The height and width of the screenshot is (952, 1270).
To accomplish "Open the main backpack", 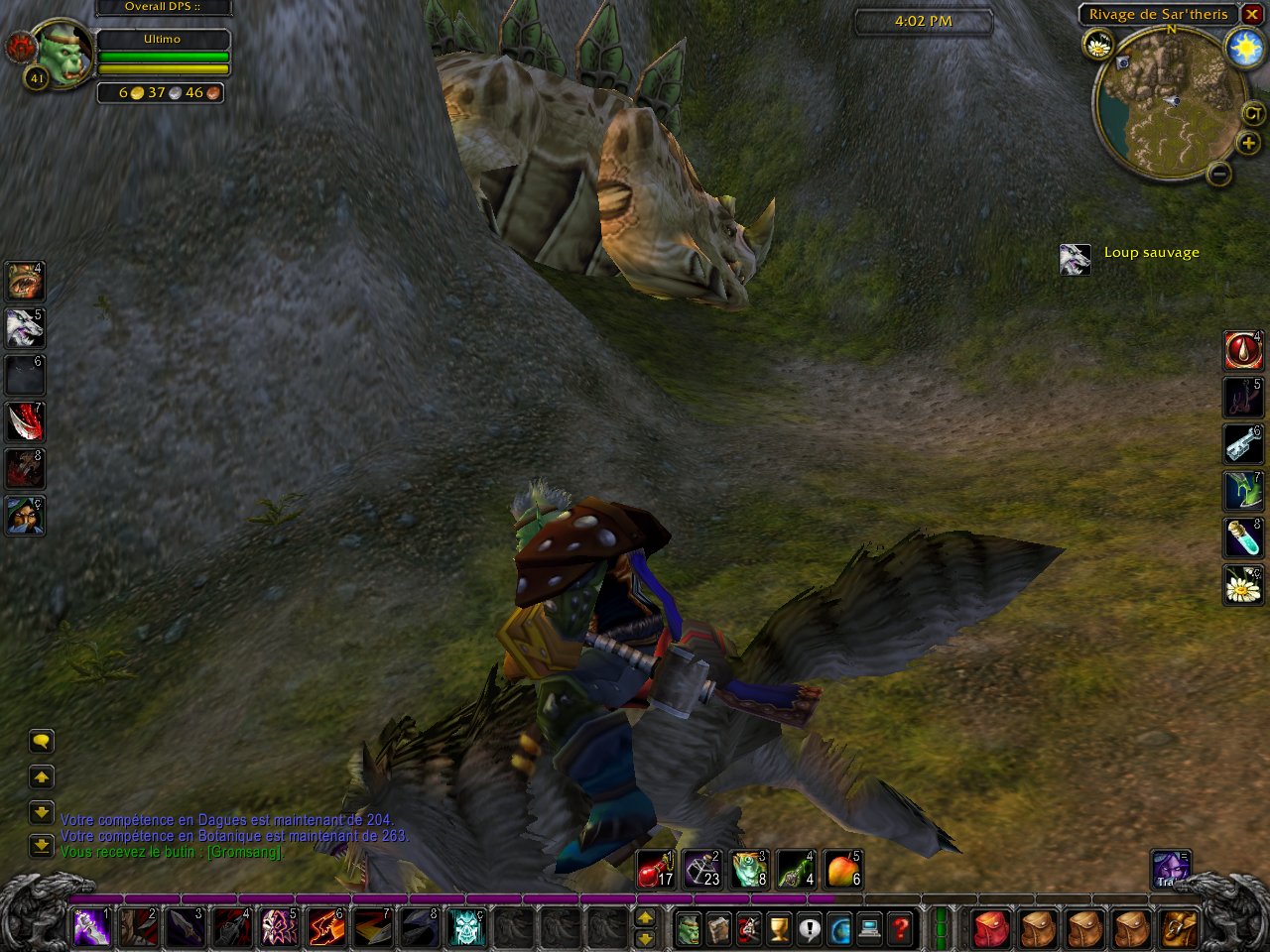I will click(x=1180, y=929).
